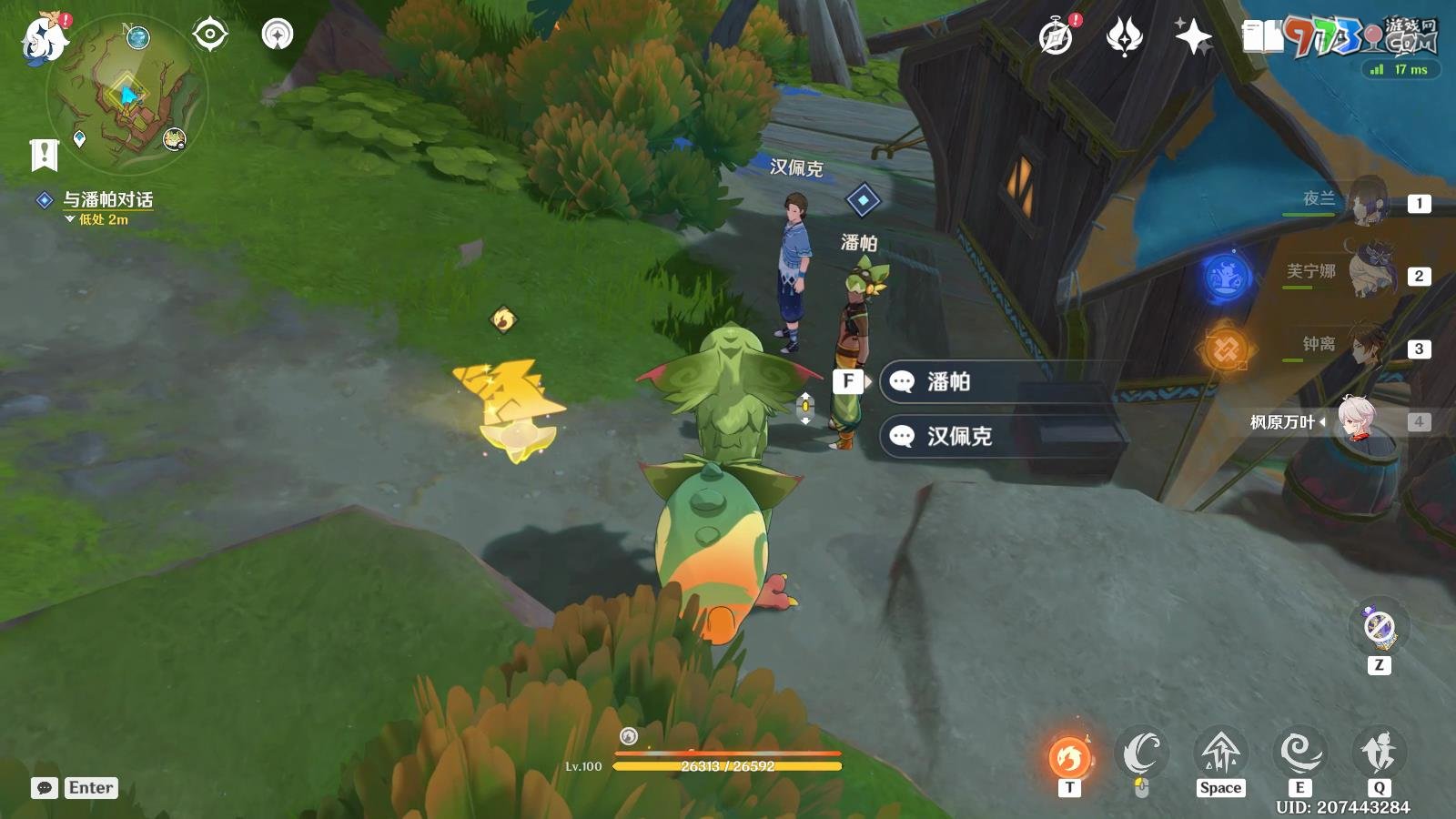Image resolution: width=1456 pixels, height=819 pixels.
Task: Switch to party member 芙宁娜
Action: click(1365, 273)
